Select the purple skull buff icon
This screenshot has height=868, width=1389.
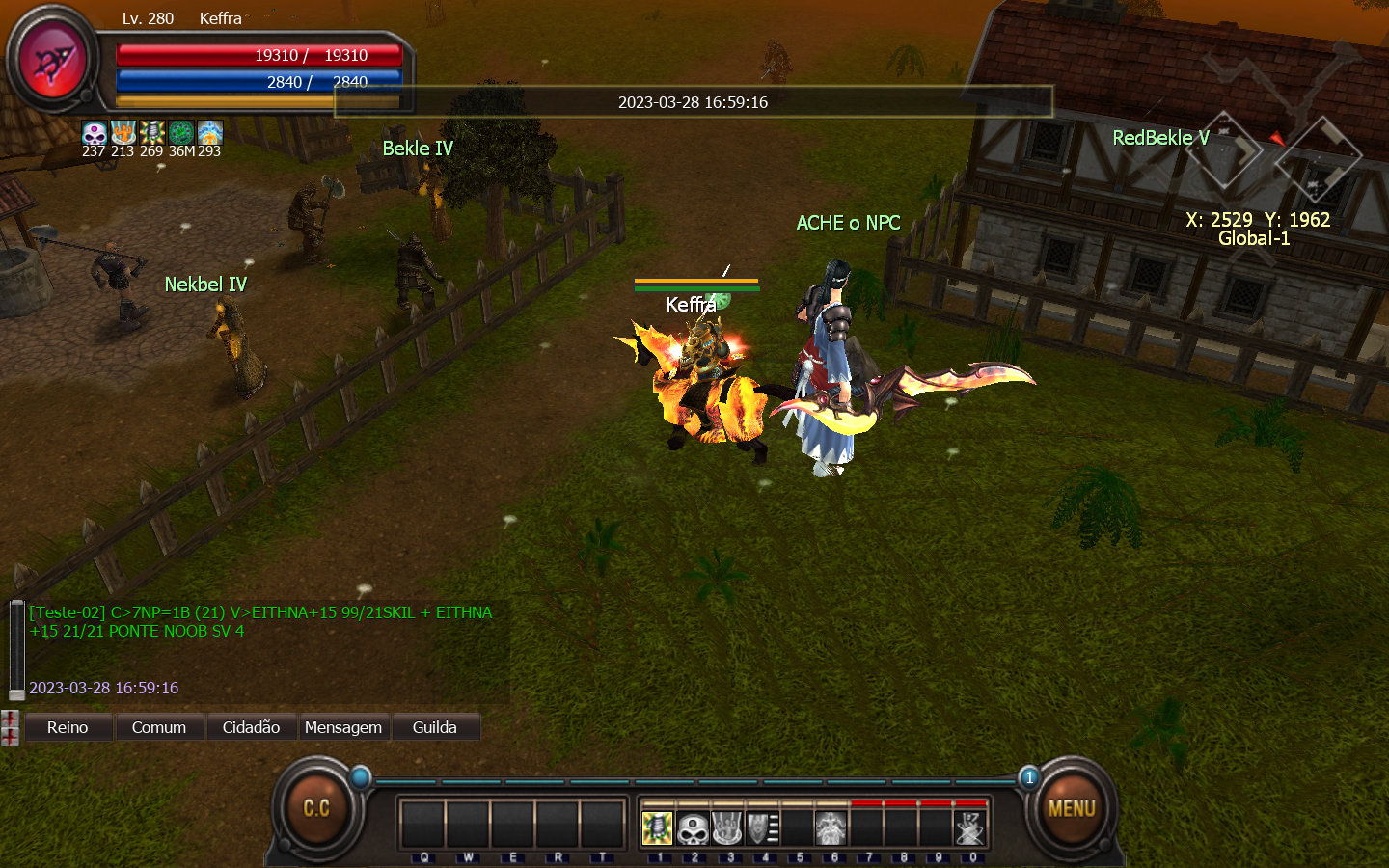94,132
